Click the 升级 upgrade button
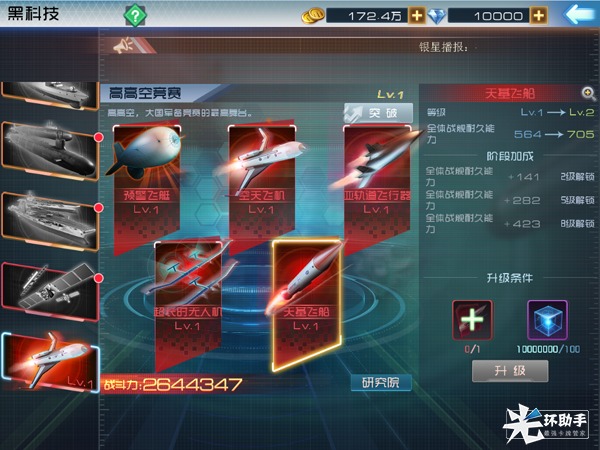This screenshot has width=600, height=450. click(x=509, y=371)
